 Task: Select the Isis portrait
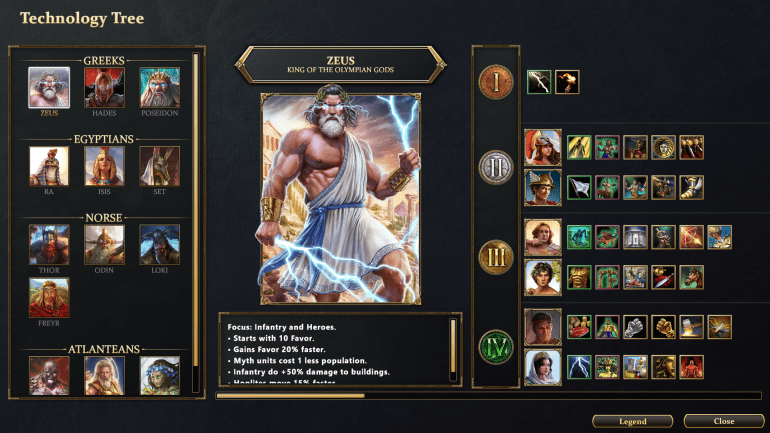click(104, 166)
